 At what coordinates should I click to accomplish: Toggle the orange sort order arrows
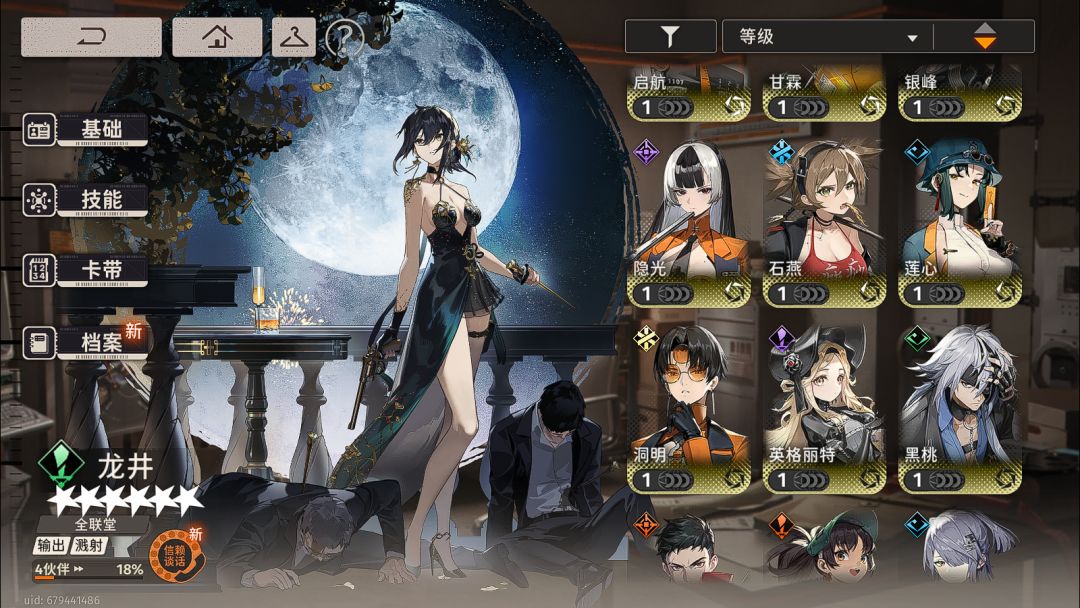tap(985, 37)
